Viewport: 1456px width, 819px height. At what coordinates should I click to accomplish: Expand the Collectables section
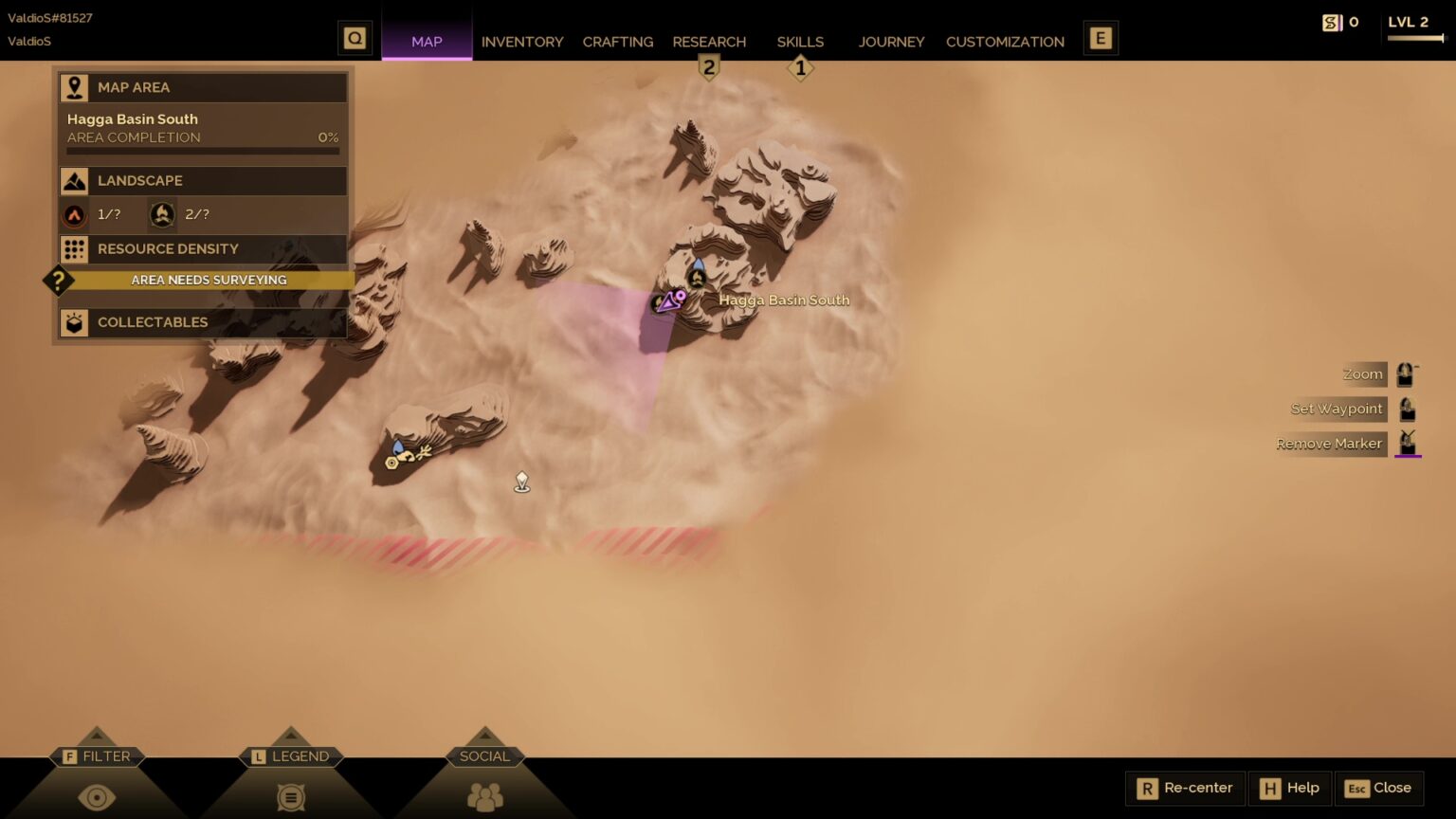(x=204, y=322)
